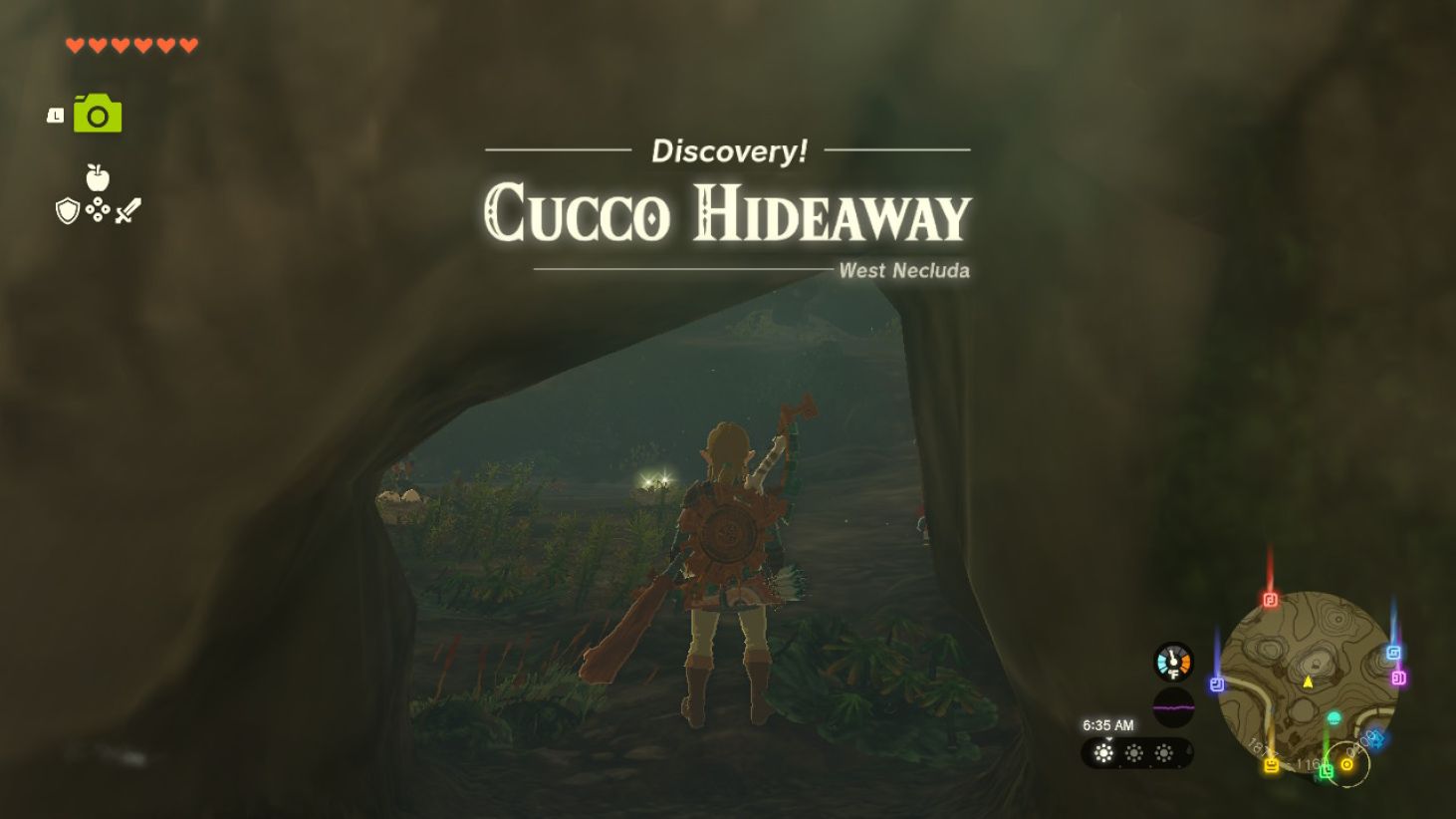This screenshot has width=1456, height=819.
Task: Toggle the L button prompt beside the camera
Action: (x=56, y=116)
